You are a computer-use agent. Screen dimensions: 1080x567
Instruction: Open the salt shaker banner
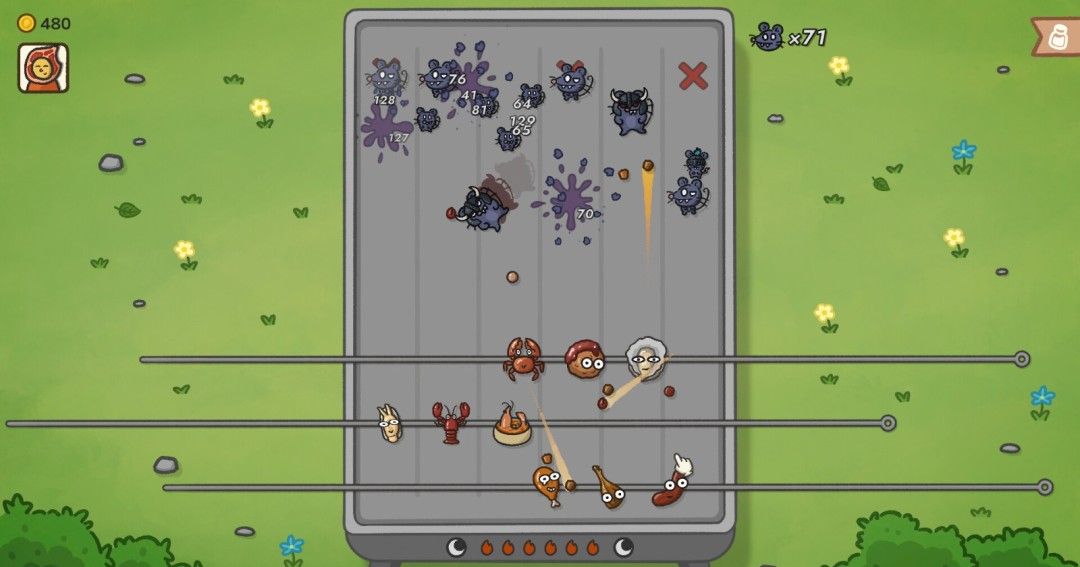(1057, 37)
